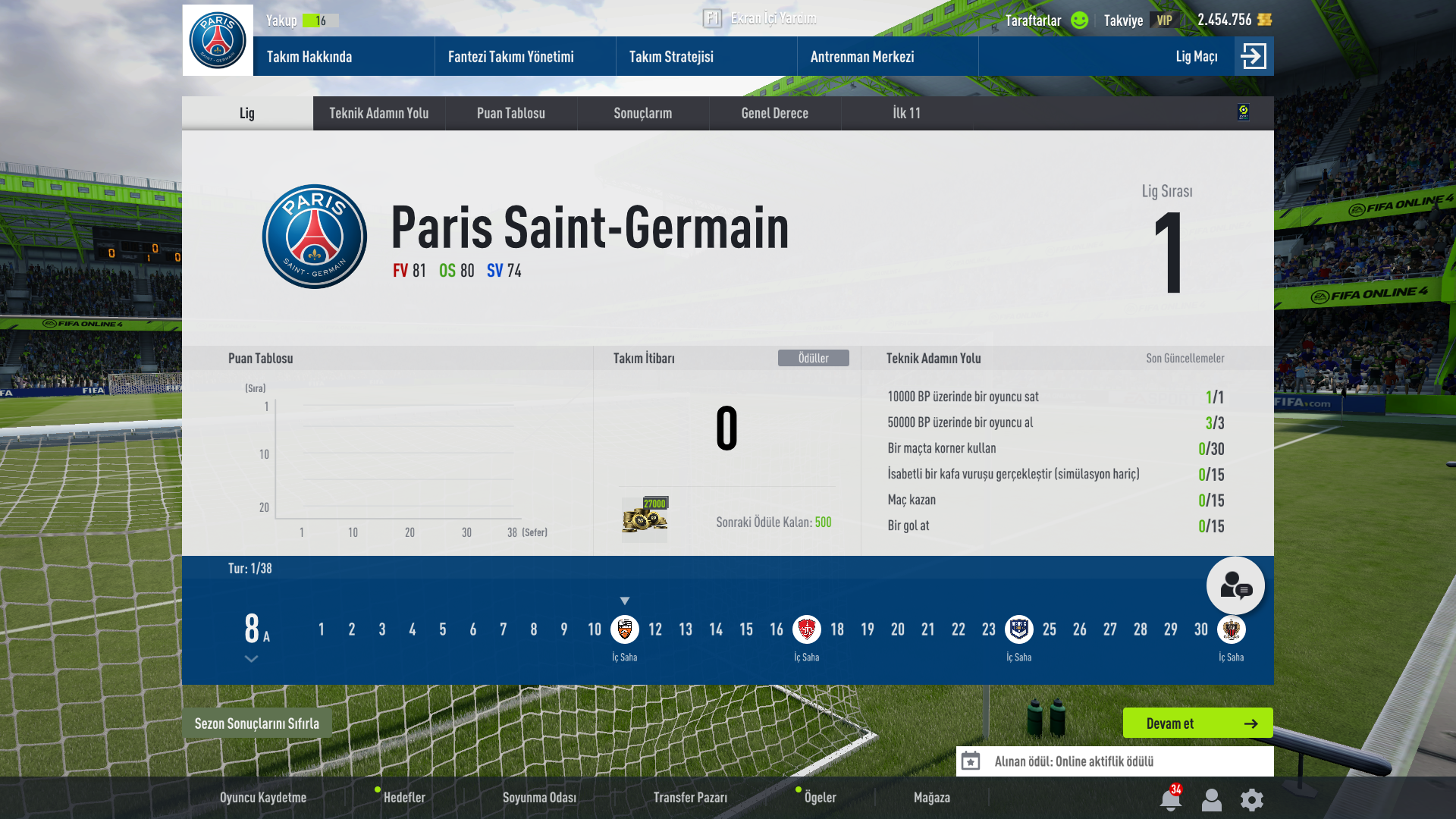Click the Lig Maçı exit icon
This screenshot has height=819, width=1456.
(1253, 56)
